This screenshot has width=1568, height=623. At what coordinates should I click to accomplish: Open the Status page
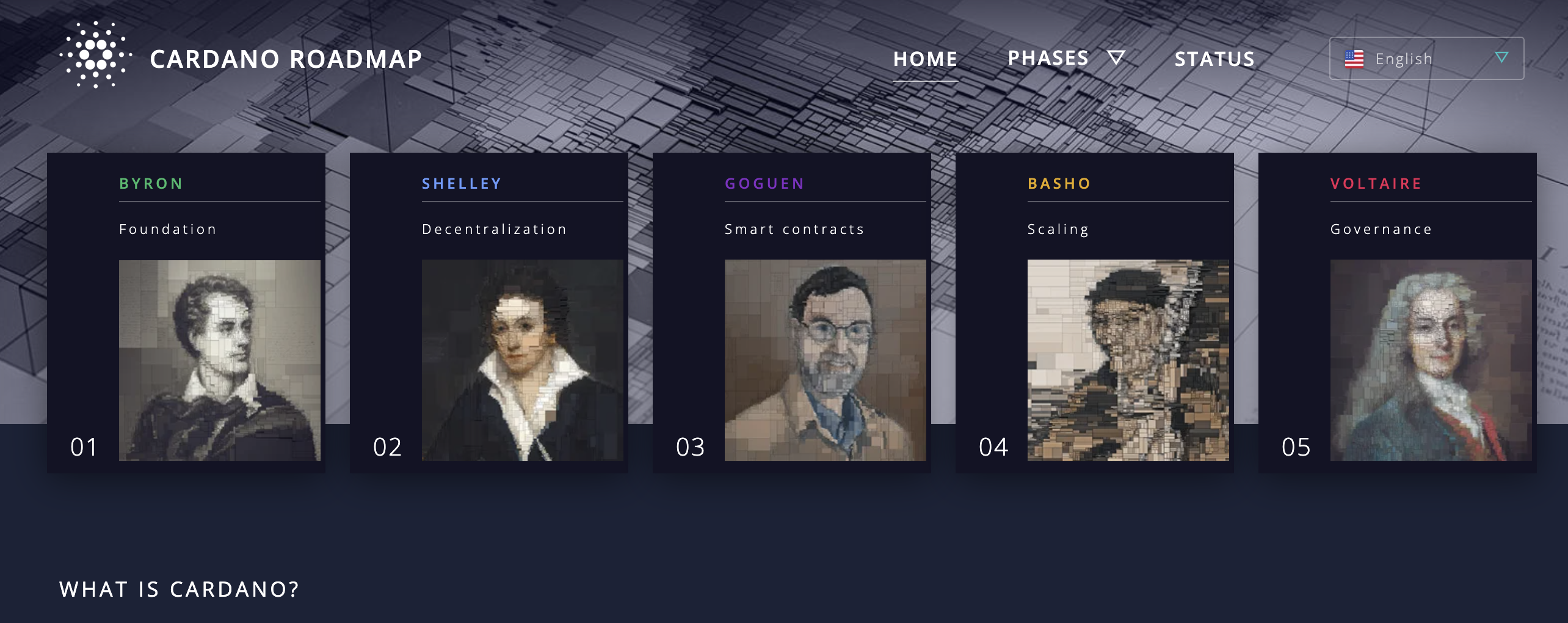tap(1214, 59)
